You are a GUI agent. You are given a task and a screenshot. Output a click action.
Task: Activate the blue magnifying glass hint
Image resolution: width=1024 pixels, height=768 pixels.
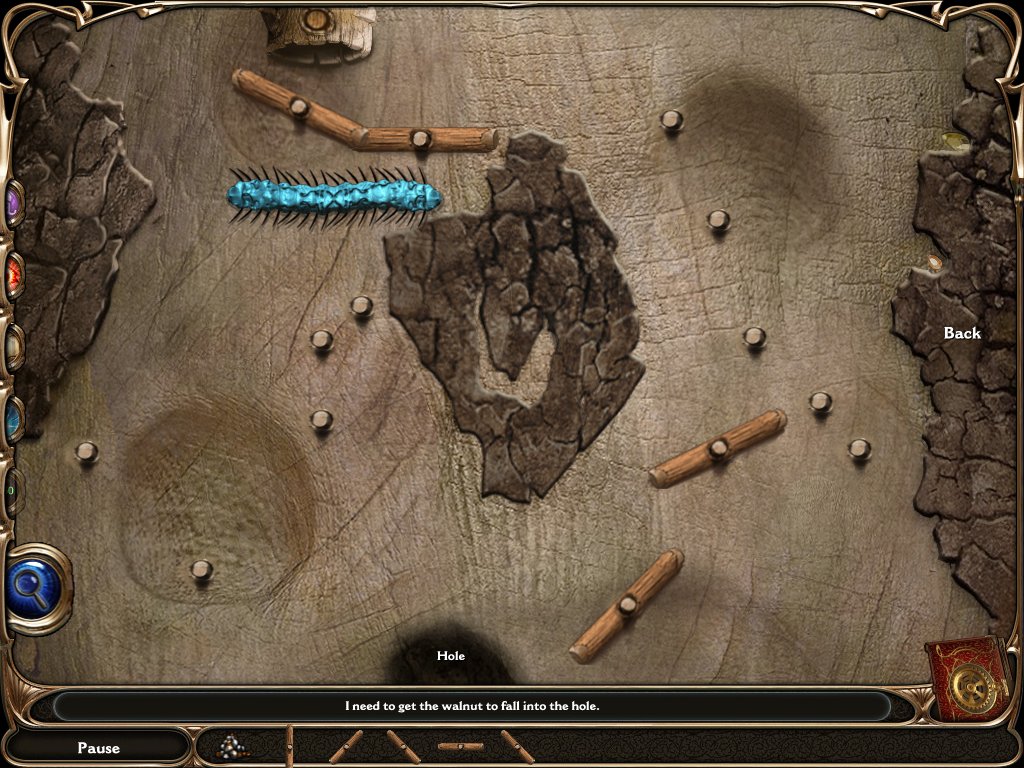(38, 587)
